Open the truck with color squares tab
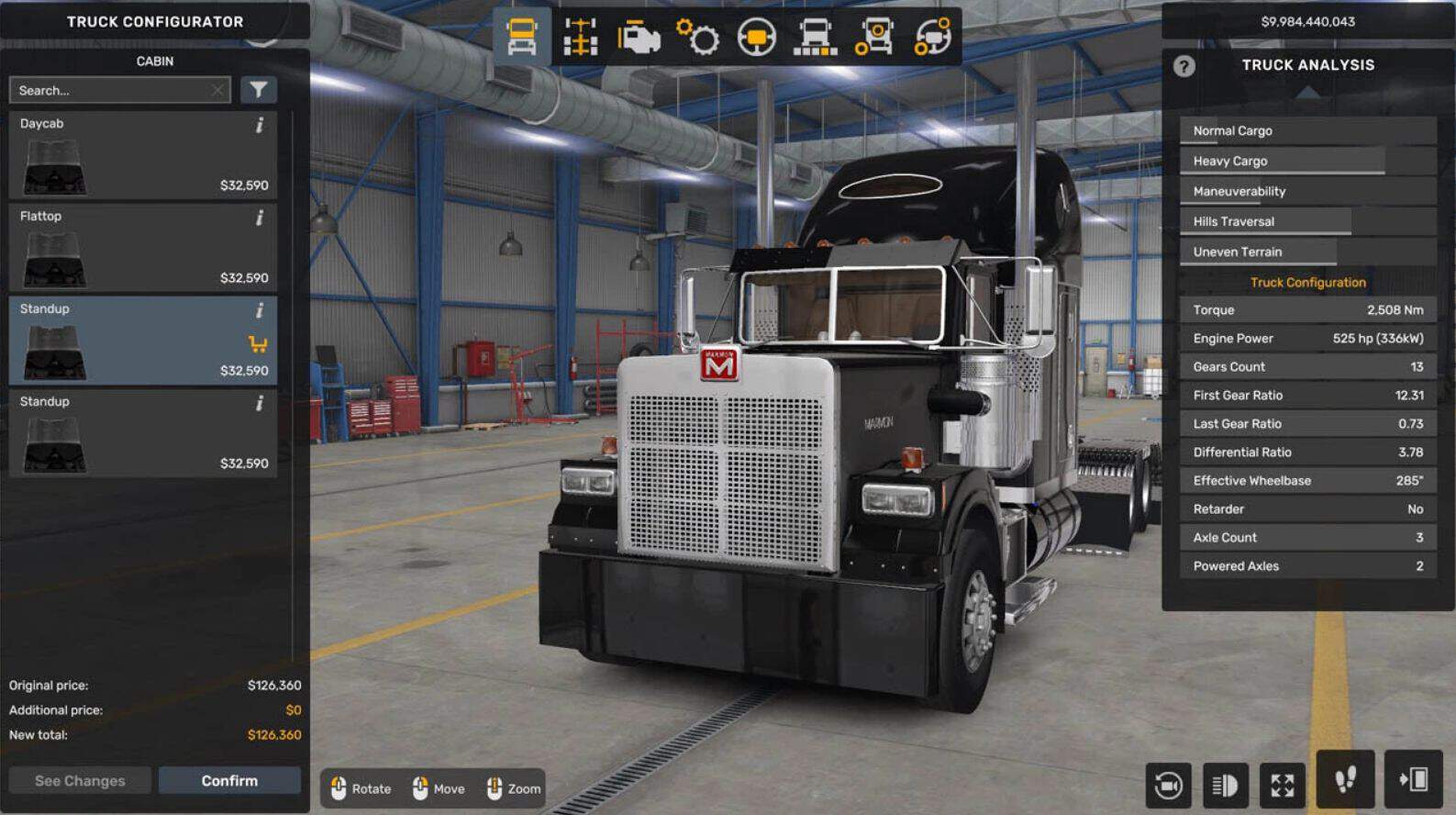Screen dimensions: 1456x815 [815, 37]
